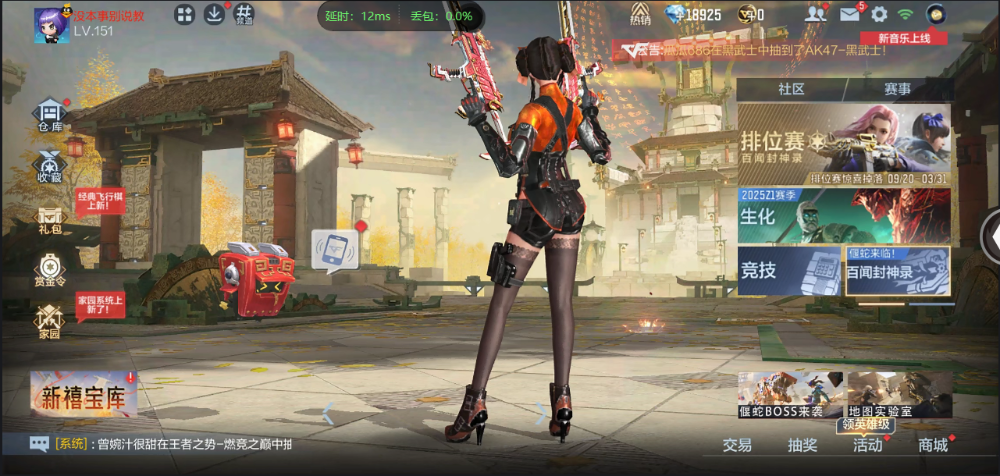This screenshot has width=1000, height=476.
Task: Open the 地图实验室 map lab tile
Action: 899,395
